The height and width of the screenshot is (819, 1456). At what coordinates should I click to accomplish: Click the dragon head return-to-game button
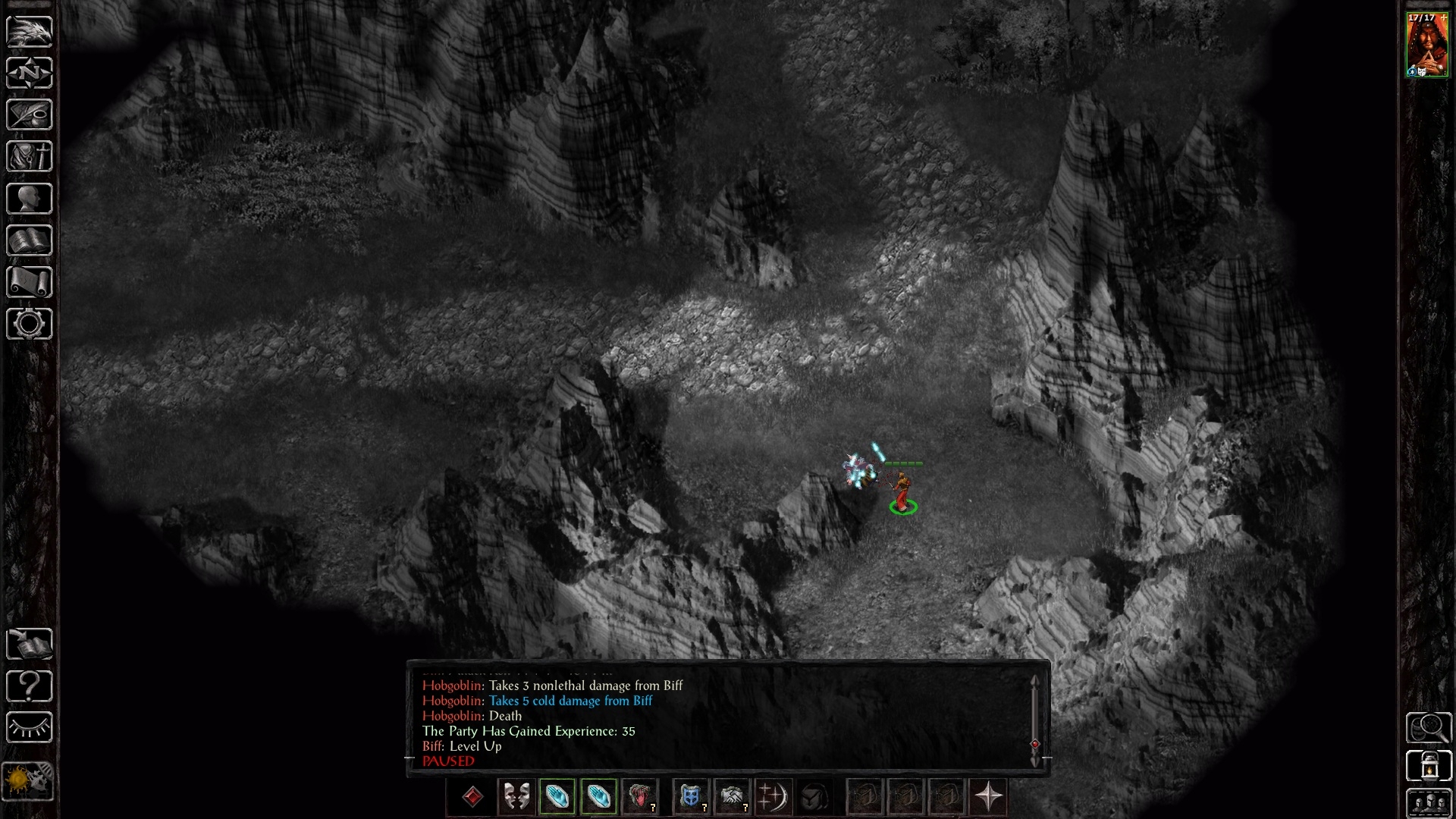click(x=29, y=31)
